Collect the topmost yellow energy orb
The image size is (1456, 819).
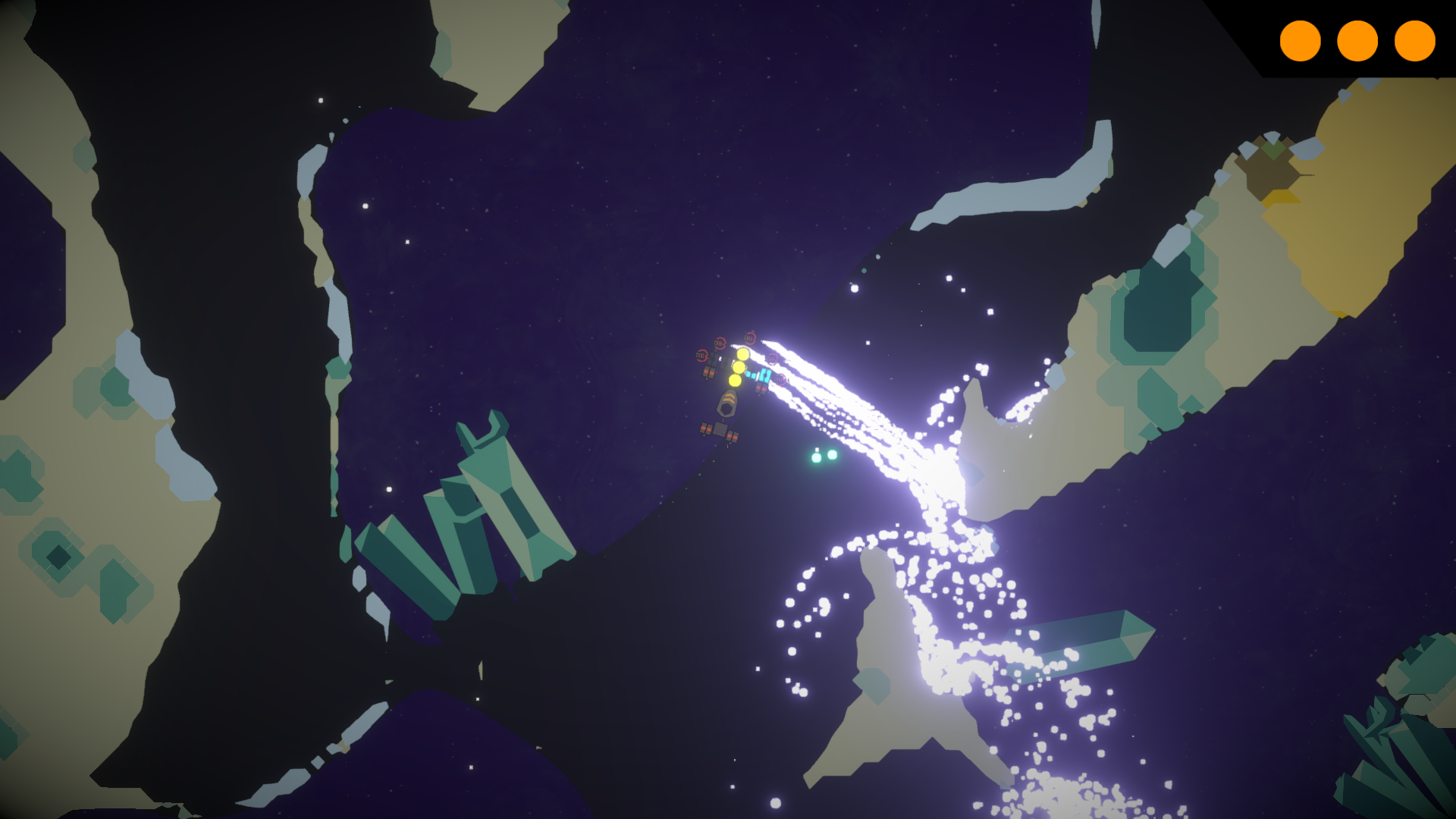[743, 355]
